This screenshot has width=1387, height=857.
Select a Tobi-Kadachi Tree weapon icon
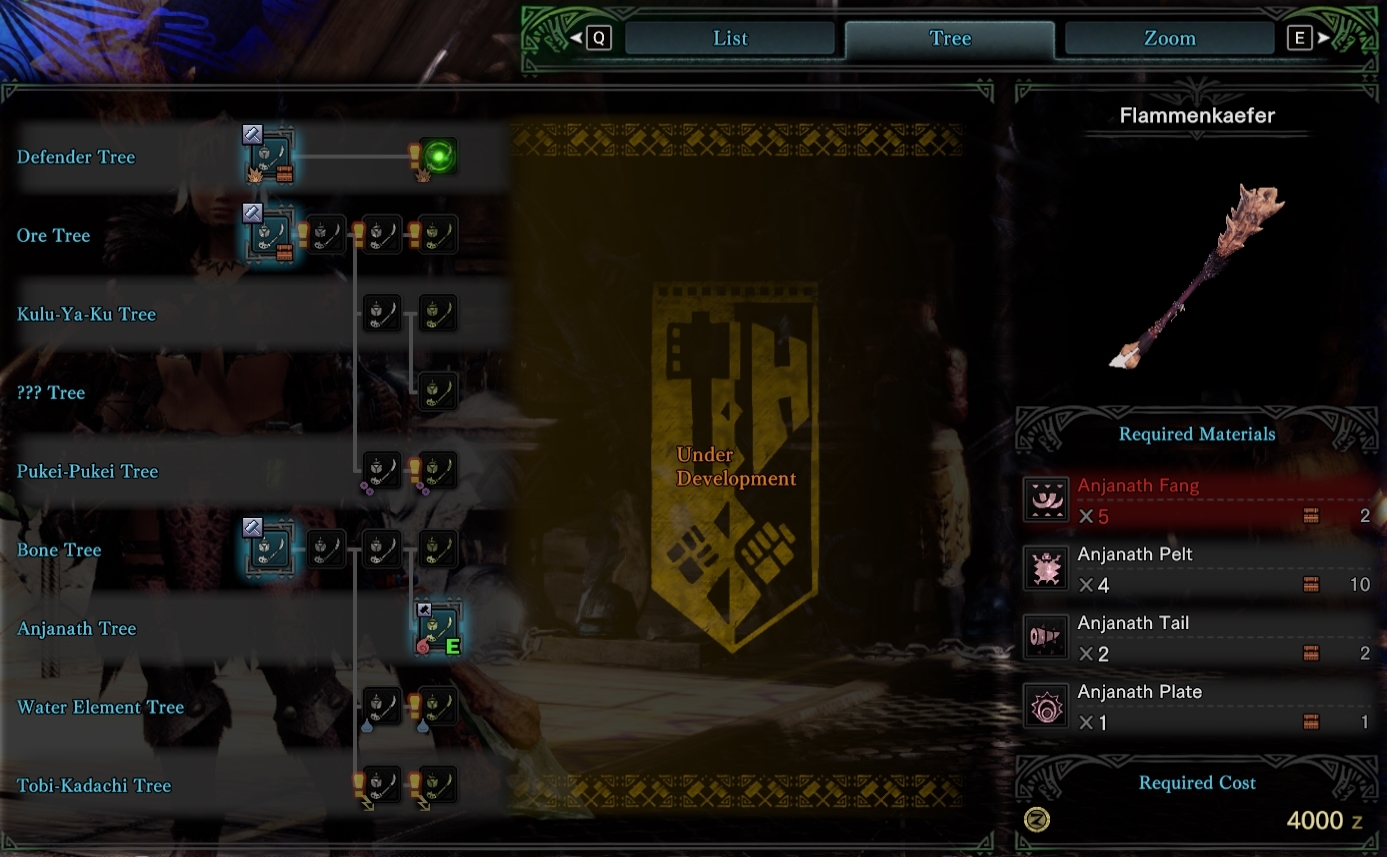point(381,785)
